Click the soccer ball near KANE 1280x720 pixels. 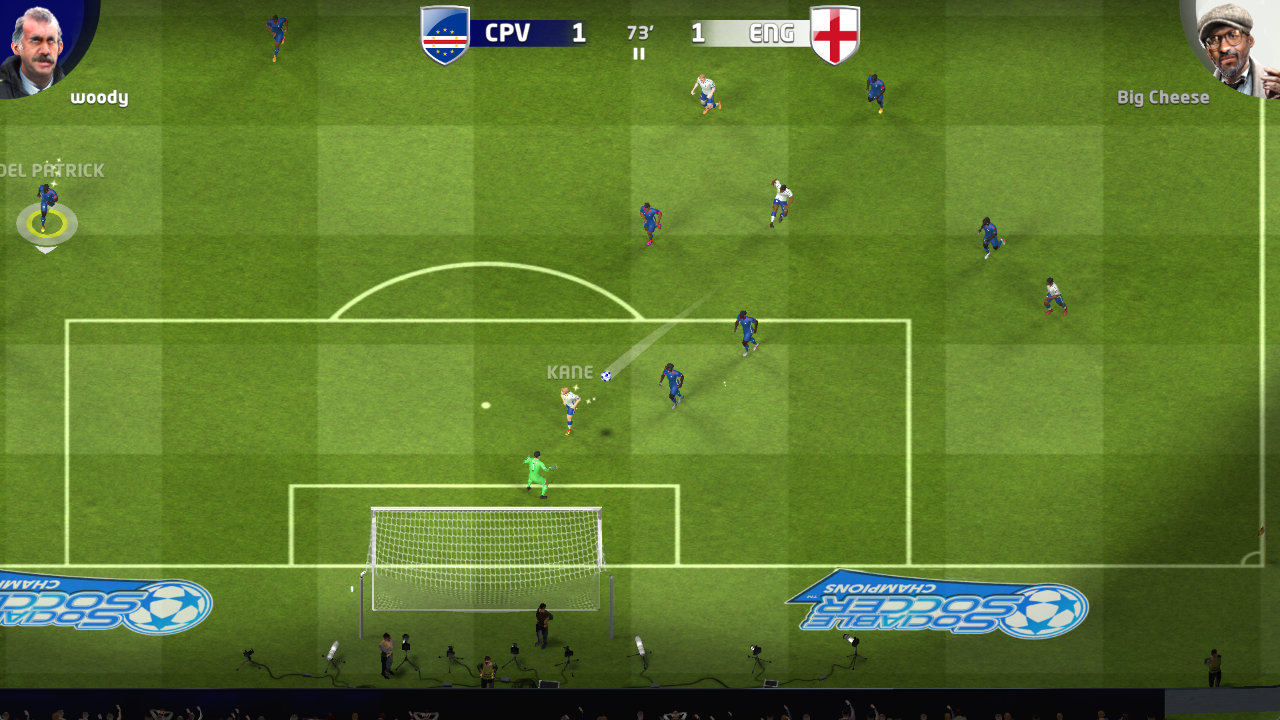[607, 374]
